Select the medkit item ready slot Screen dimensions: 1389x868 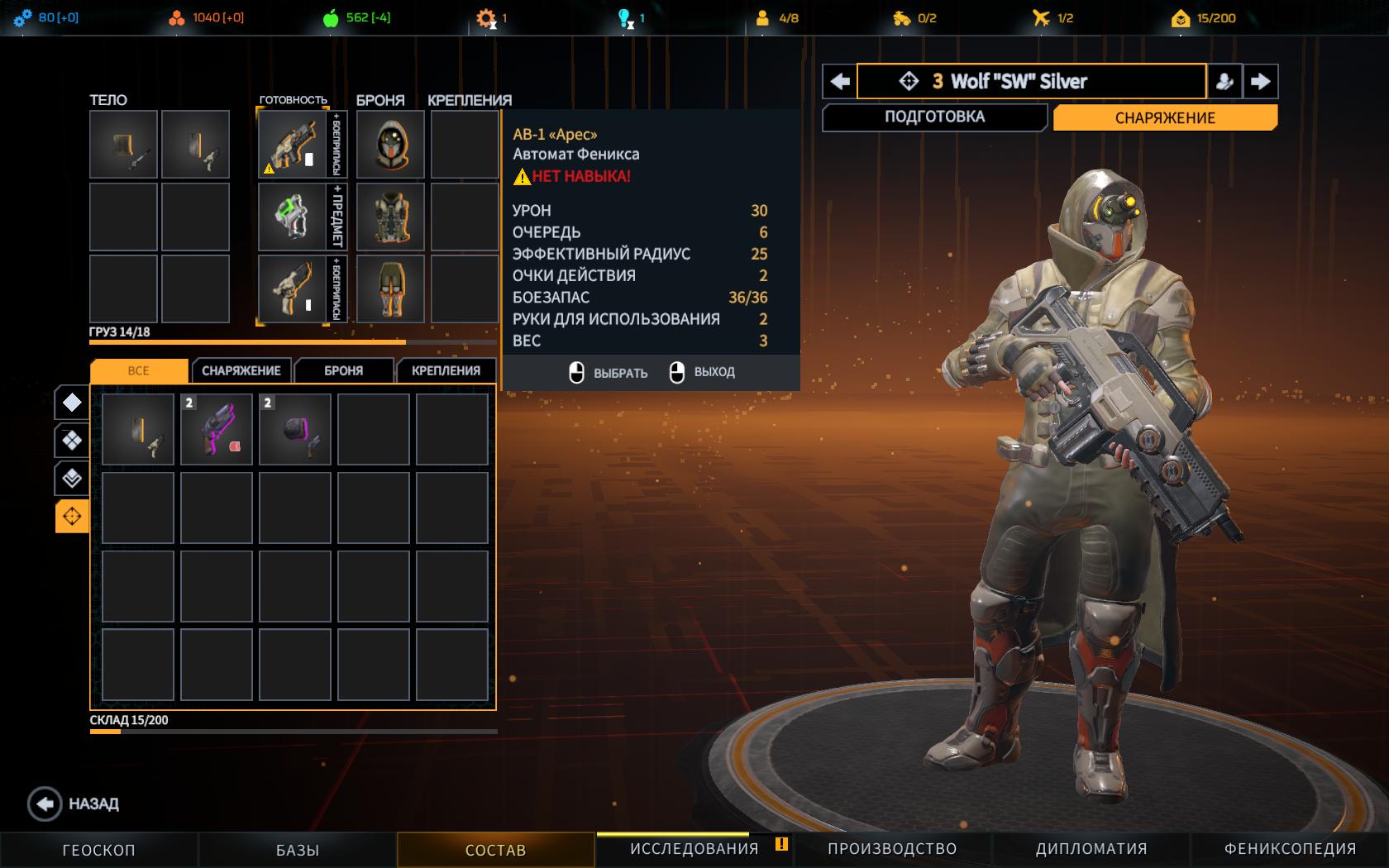click(292, 217)
